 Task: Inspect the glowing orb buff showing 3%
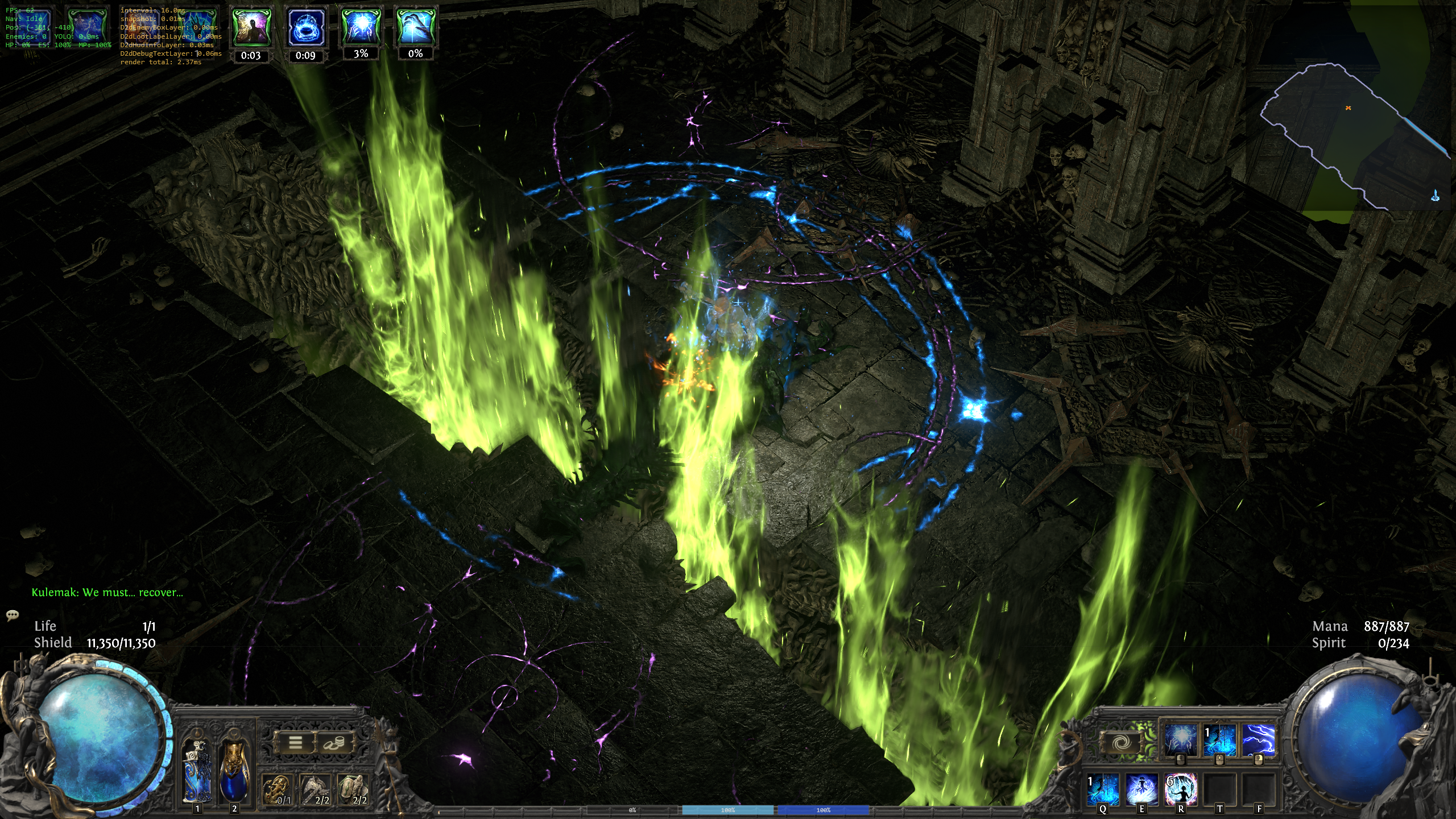point(361,27)
